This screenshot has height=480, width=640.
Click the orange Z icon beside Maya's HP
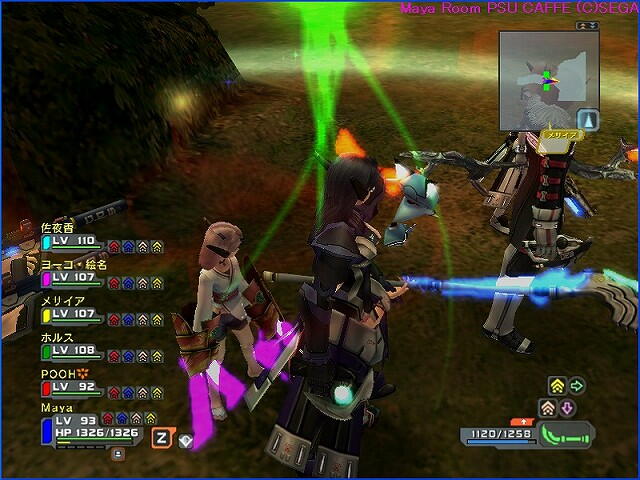coord(161,436)
